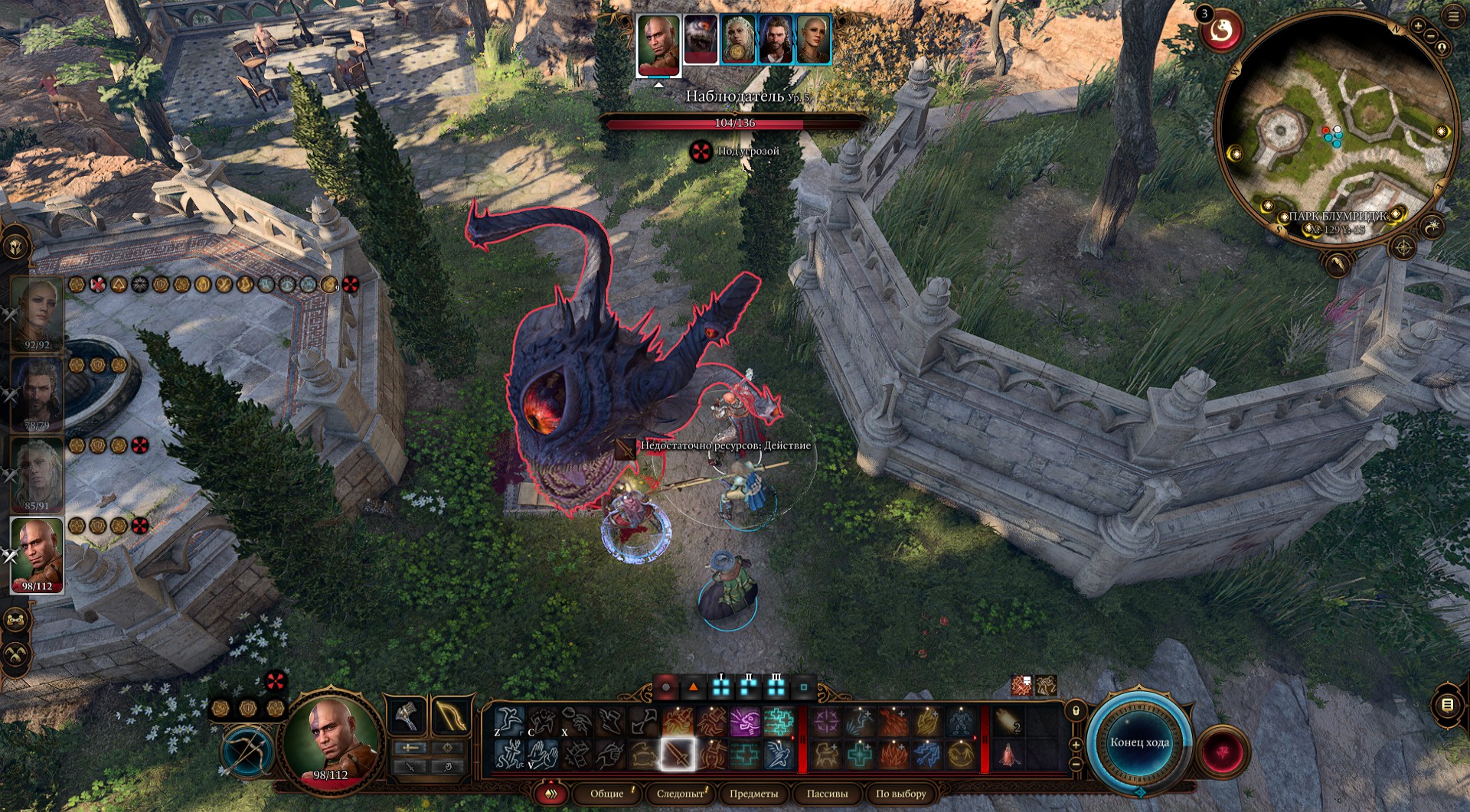Open the Следопыт hotbar tab
This screenshot has height=812, width=1470.
click(x=680, y=794)
